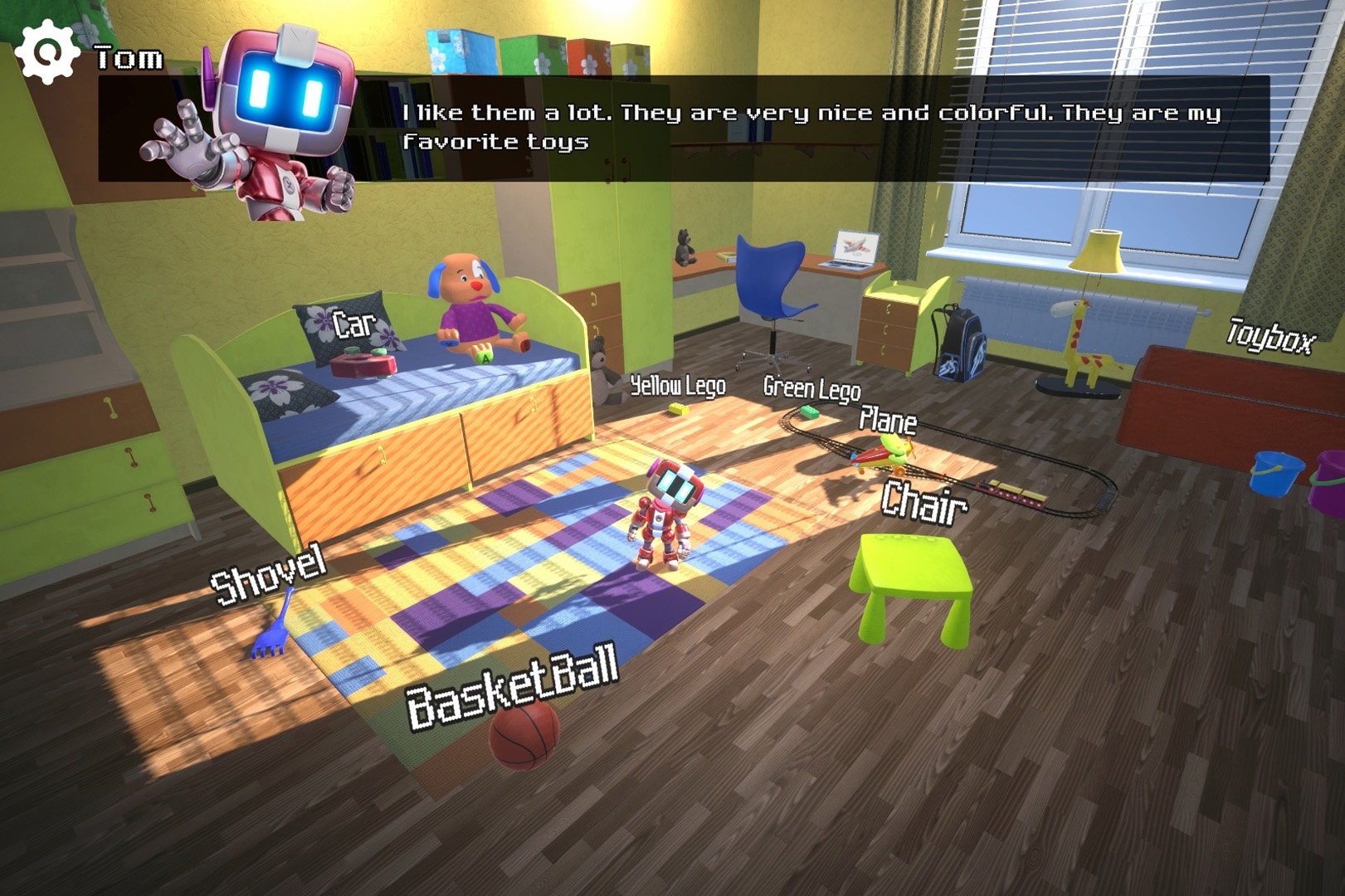Choose the Yellow Lego label
The image size is (1345, 896).
(677, 385)
